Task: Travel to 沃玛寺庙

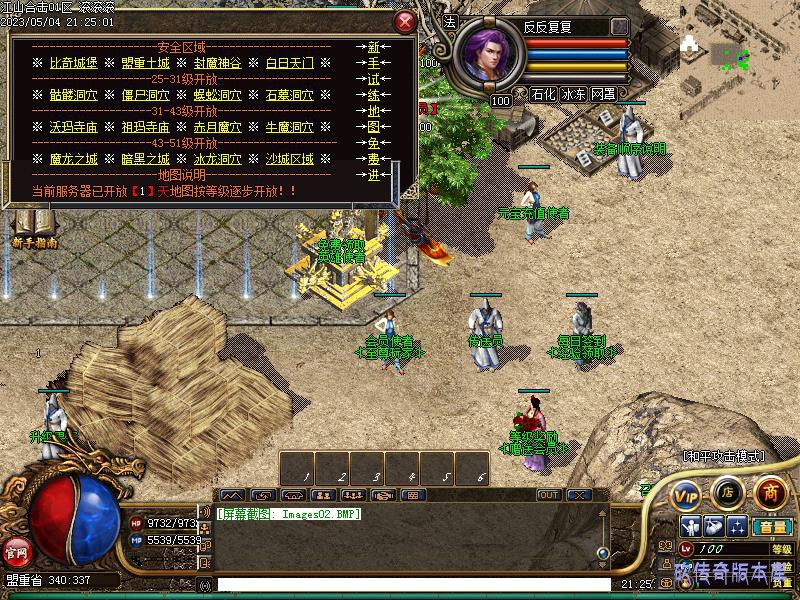Action: 75,127
